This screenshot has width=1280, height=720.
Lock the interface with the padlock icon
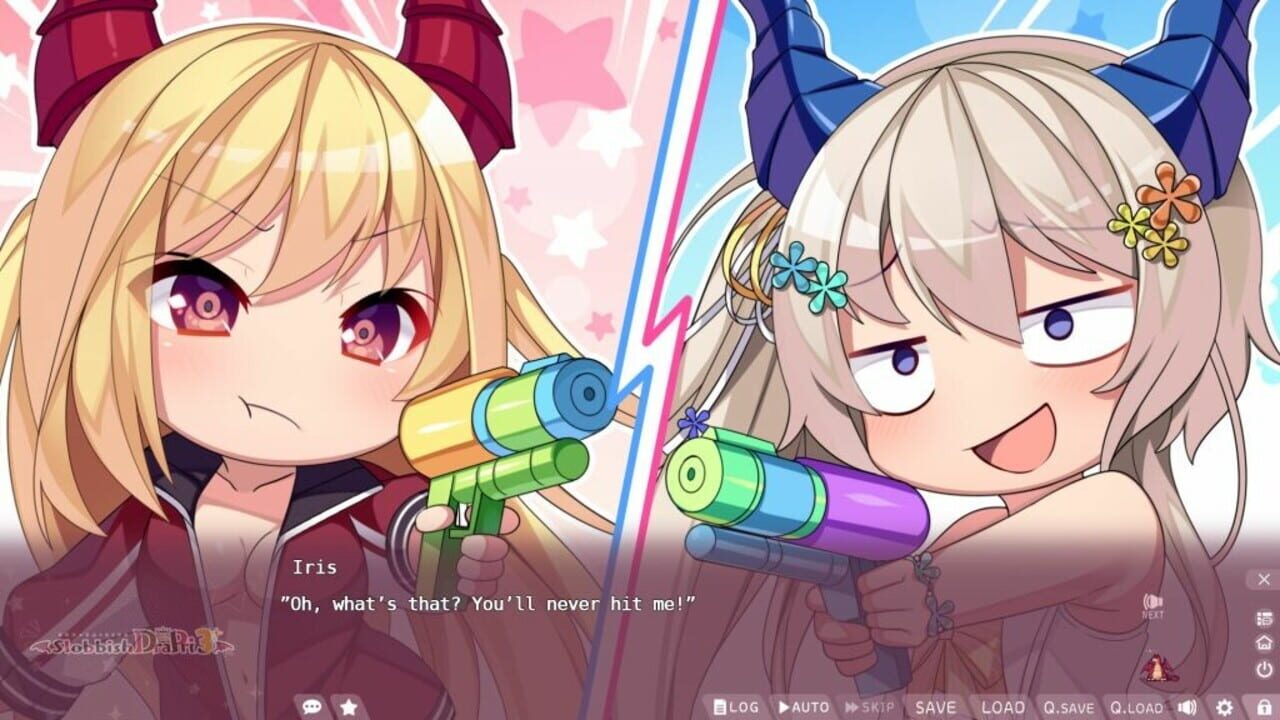pyautogui.click(x=1263, y=706)
